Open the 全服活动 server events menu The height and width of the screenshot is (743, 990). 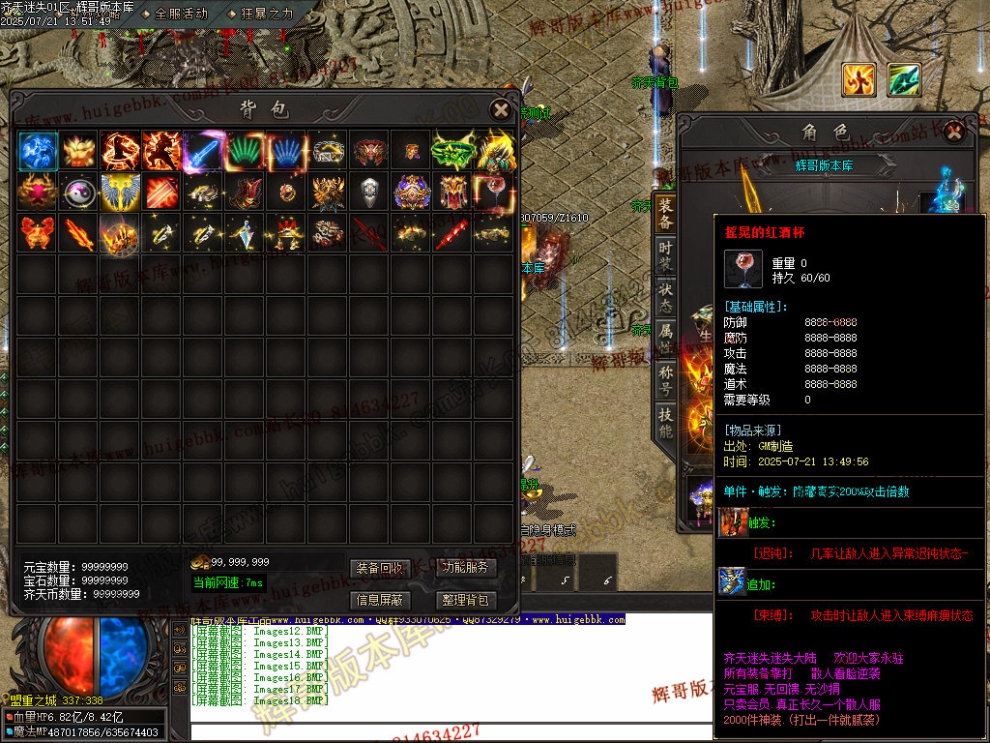[x=180, y=14]
